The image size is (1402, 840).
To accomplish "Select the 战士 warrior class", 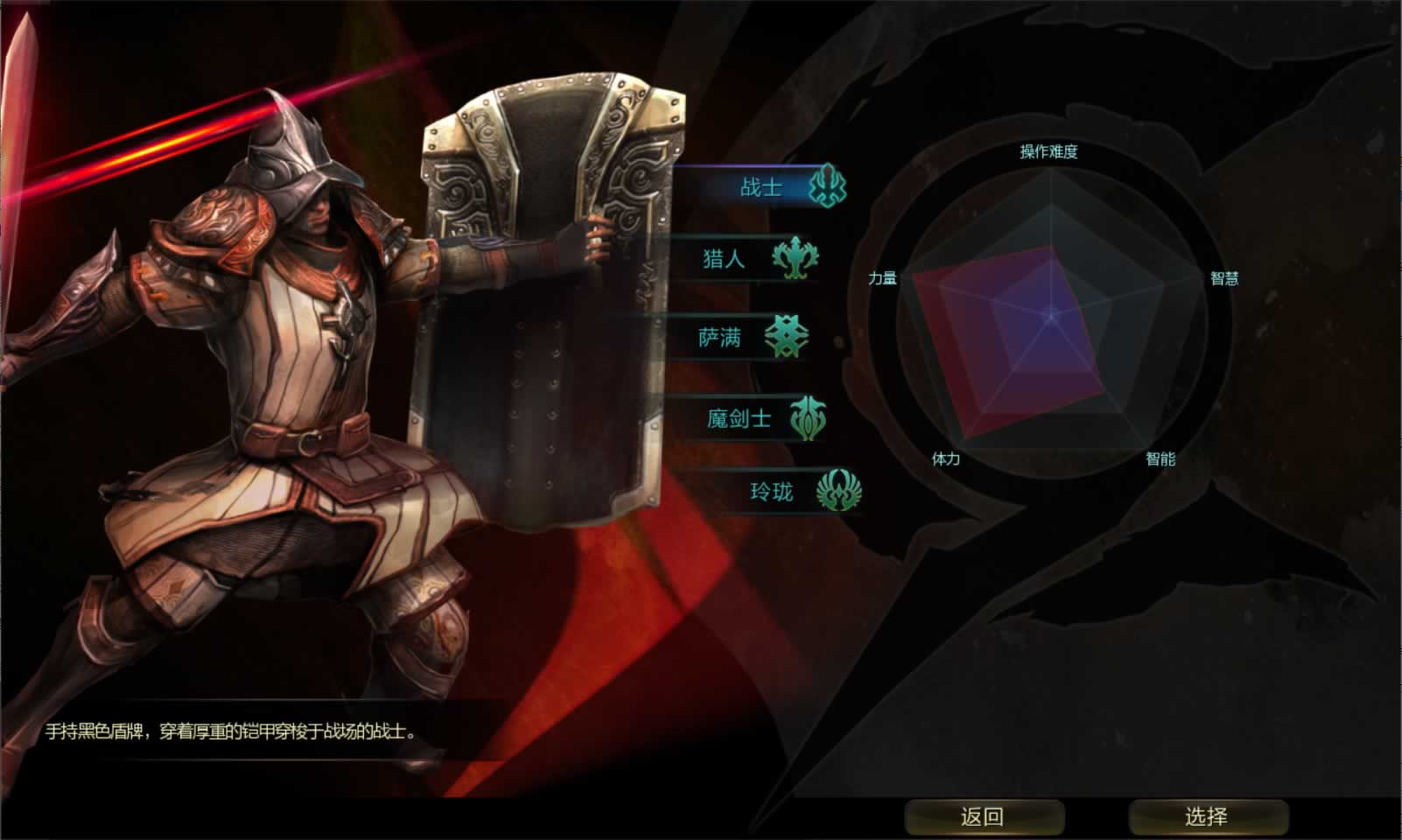I will click(x=763, y=187).
